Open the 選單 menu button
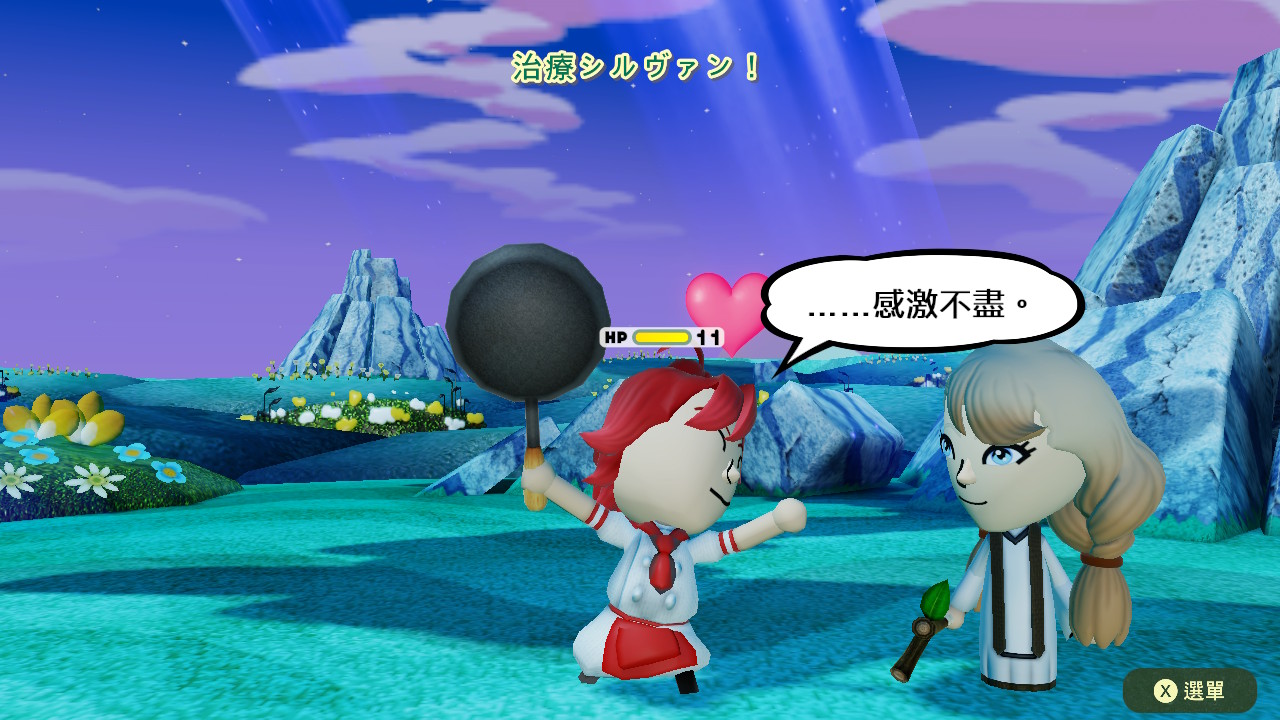 (x=1189, y=690)
